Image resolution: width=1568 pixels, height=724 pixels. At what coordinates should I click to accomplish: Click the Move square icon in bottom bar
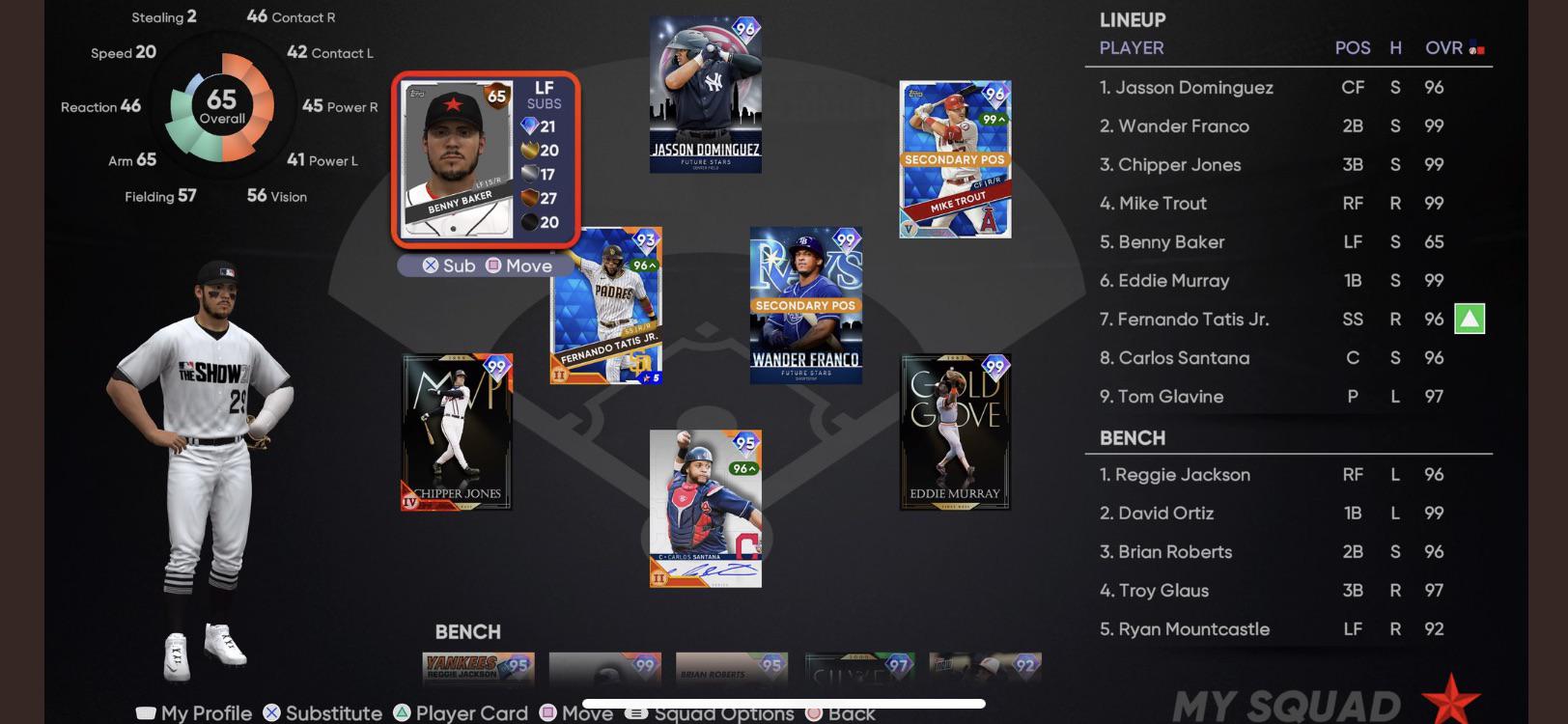547,713
